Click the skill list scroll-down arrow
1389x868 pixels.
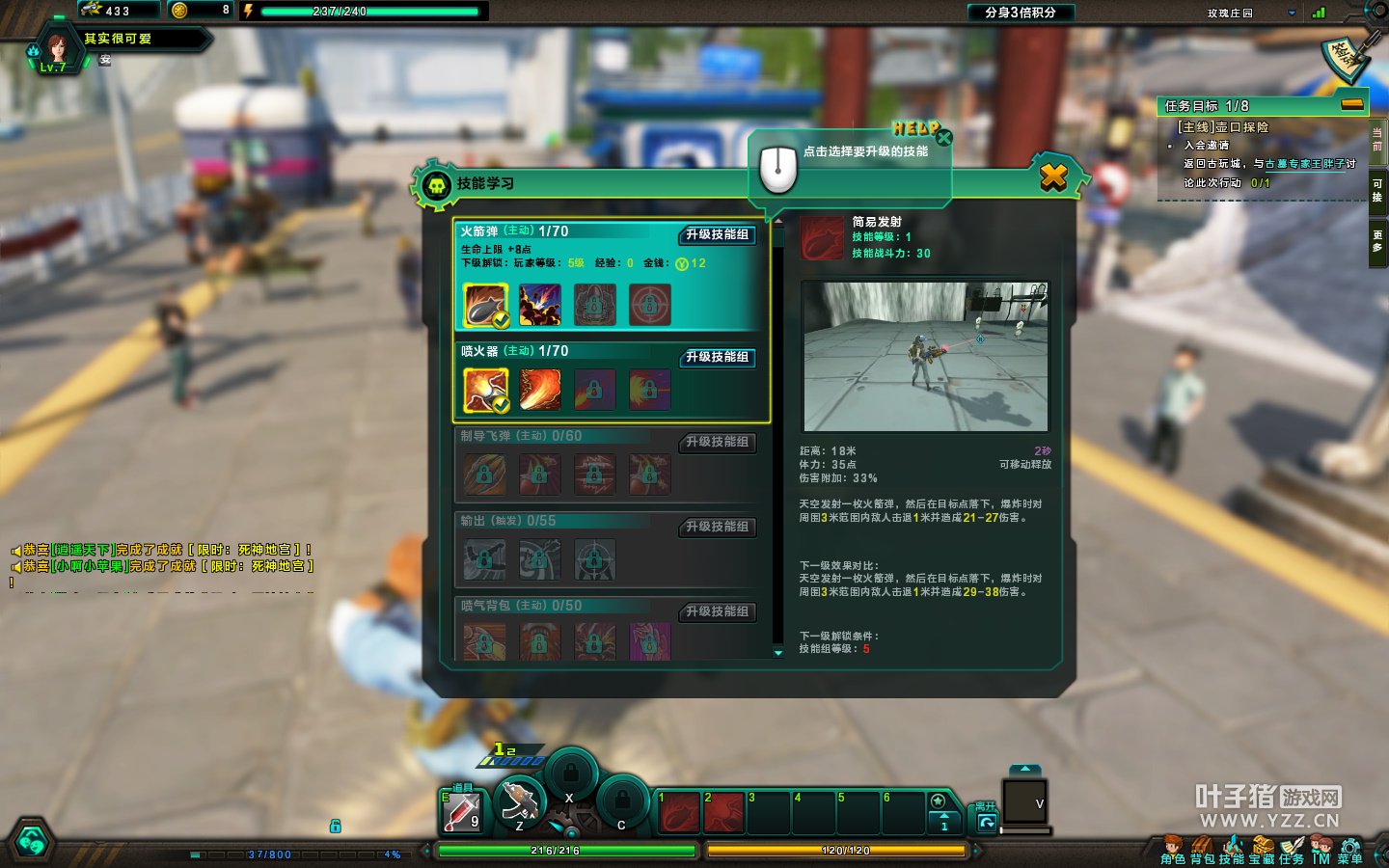point(778,653)
